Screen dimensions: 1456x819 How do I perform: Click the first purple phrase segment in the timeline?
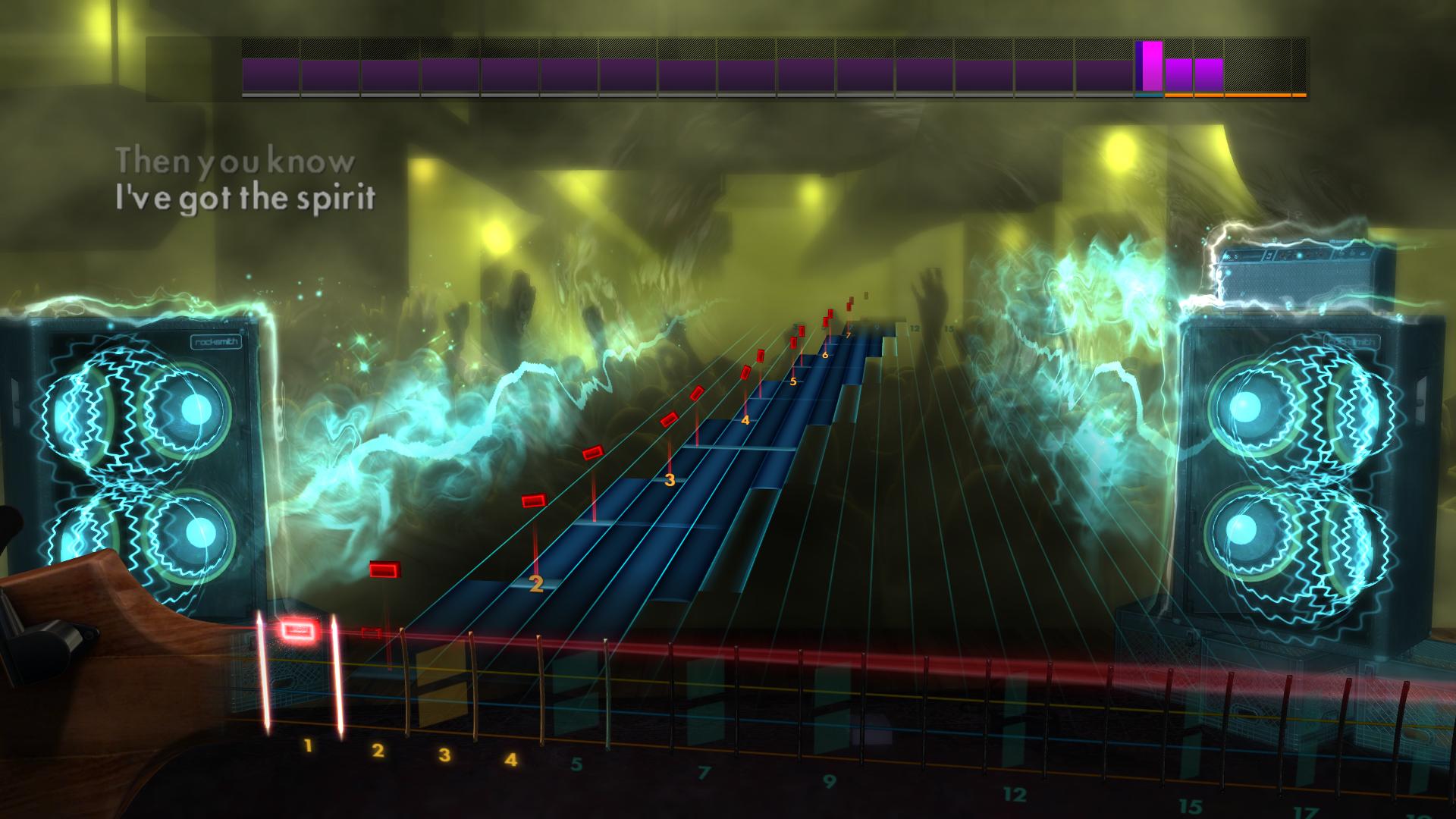(x=269, y=72)
